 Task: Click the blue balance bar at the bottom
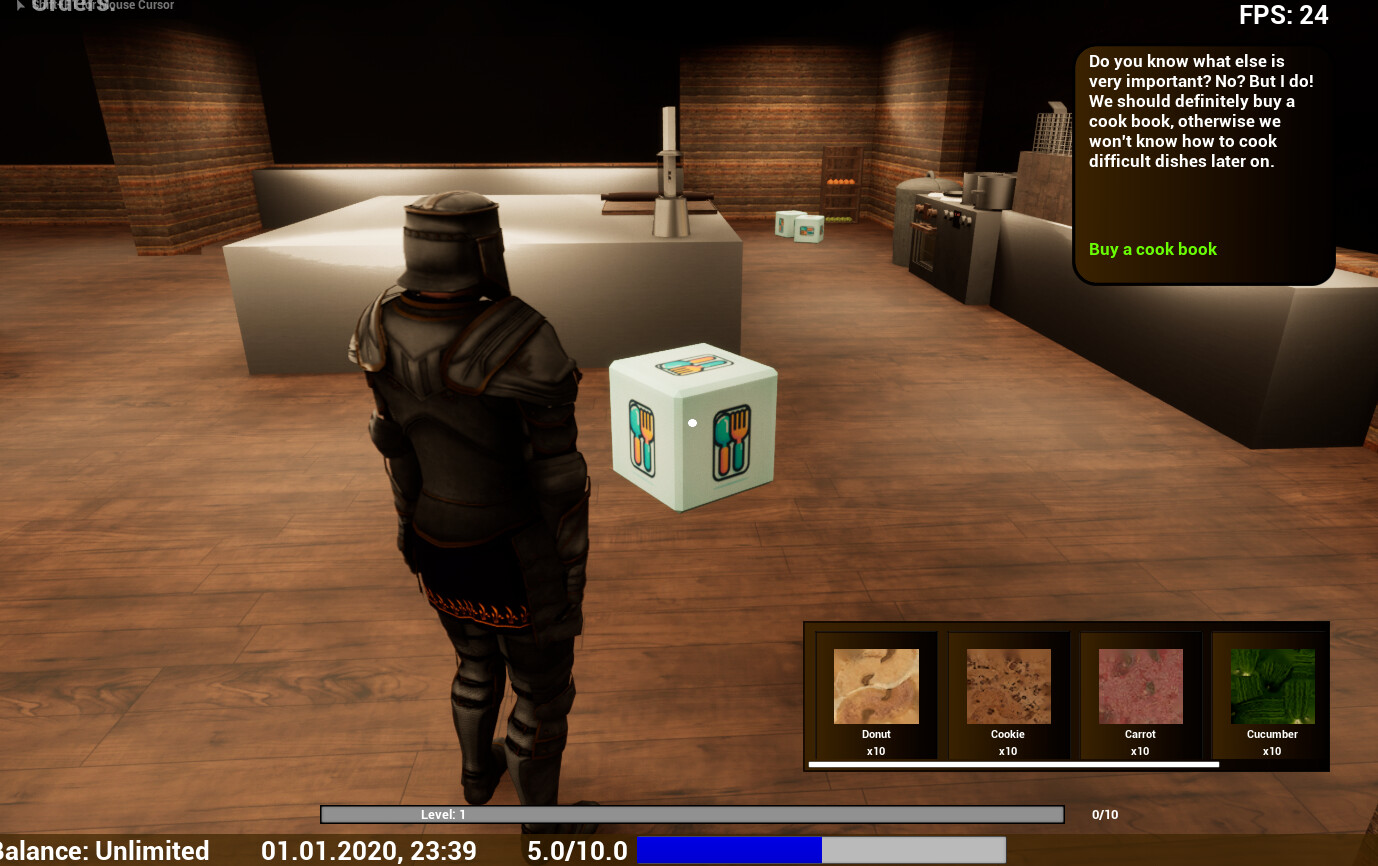point(728,851)
